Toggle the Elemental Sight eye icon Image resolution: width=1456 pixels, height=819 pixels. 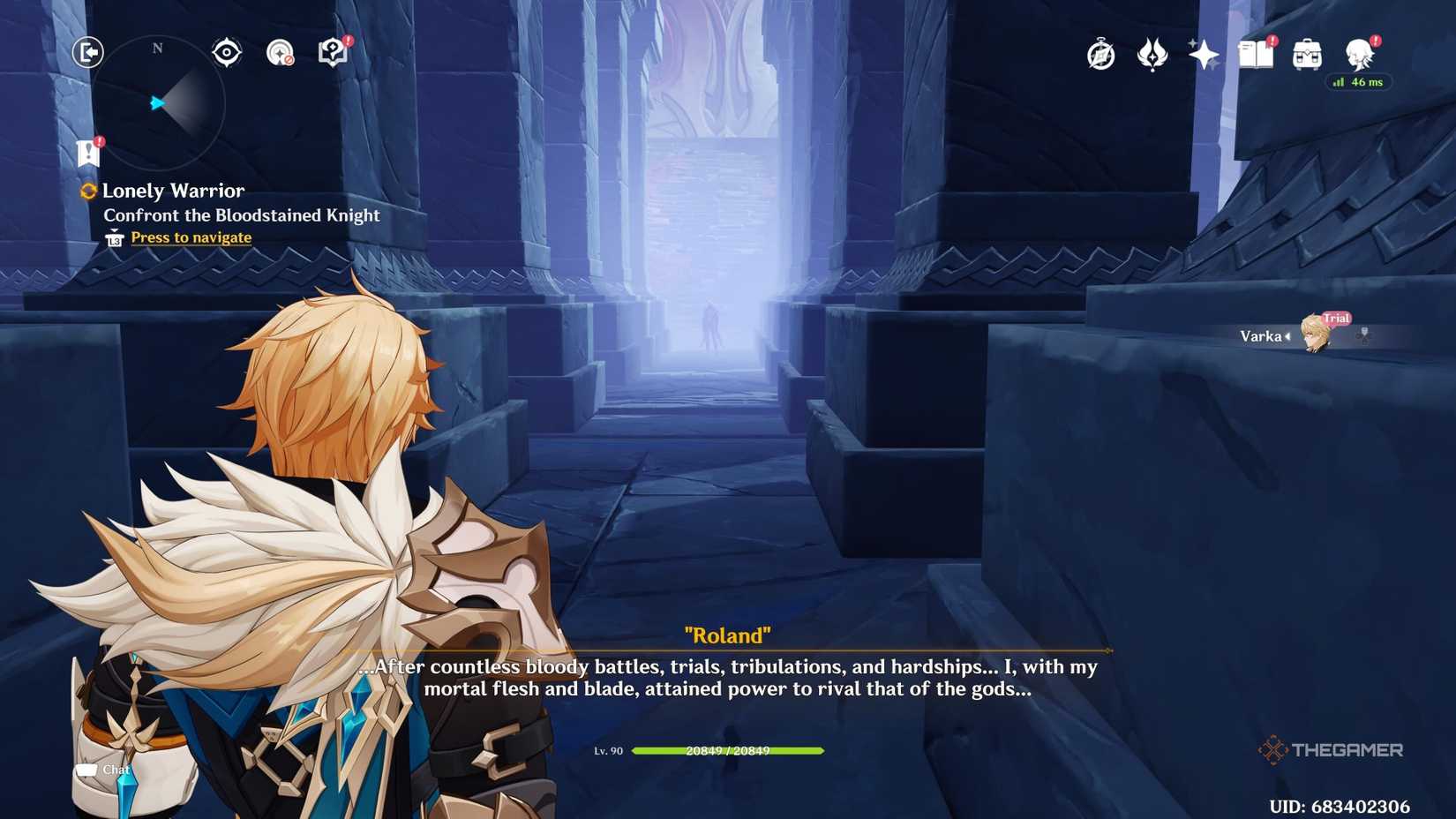227,51
